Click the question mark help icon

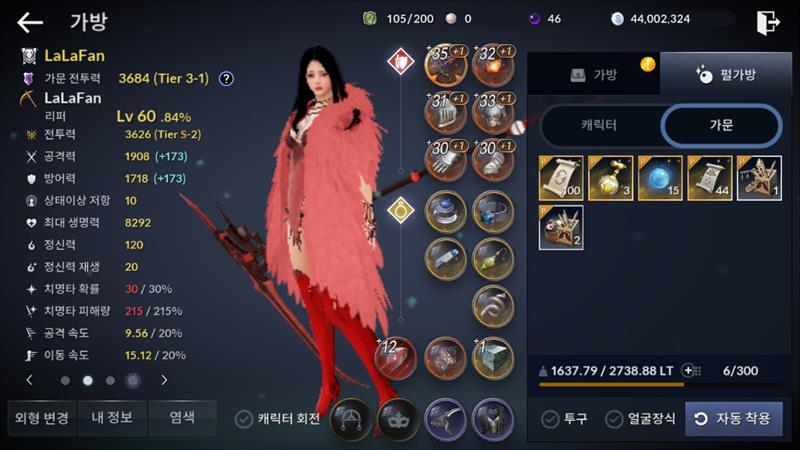click(x=227, y=78)
